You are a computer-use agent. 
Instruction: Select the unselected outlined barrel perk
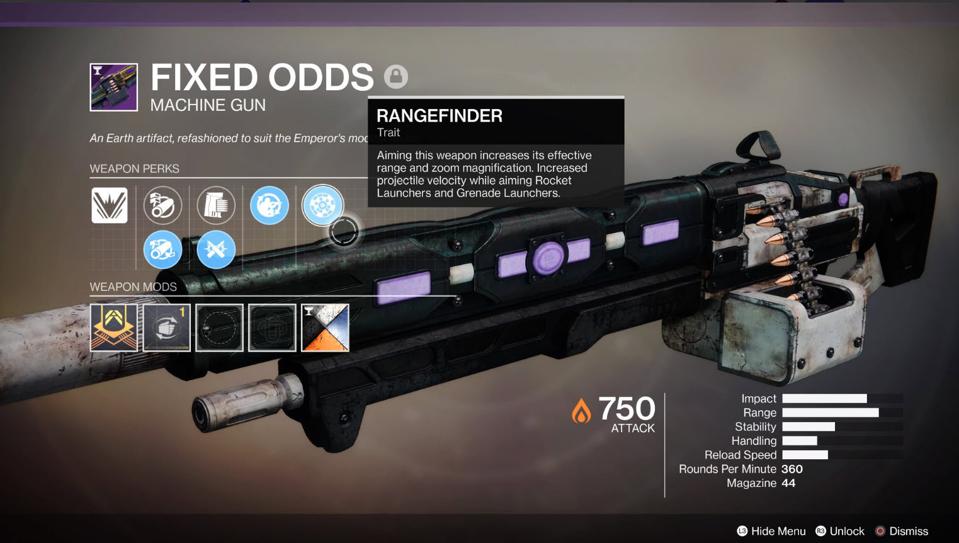point(163,205)
